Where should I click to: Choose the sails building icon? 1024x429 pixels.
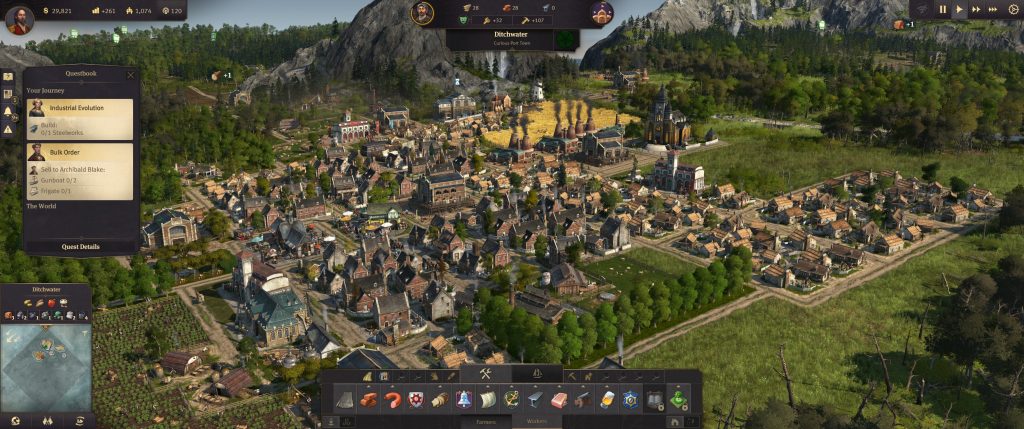pos(487,400)
